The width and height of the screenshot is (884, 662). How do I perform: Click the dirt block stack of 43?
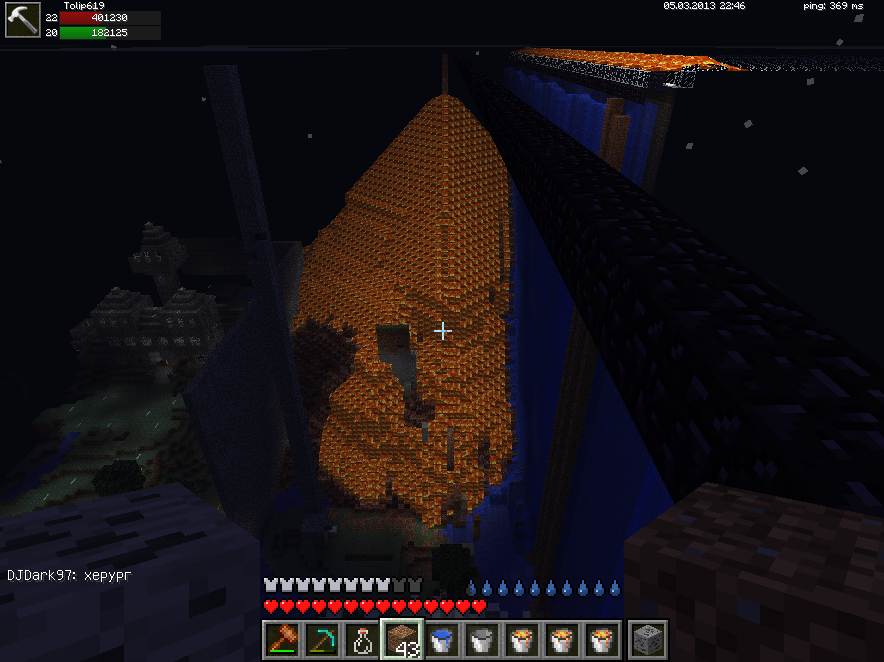pyautogui.click(x=401, y=639)
